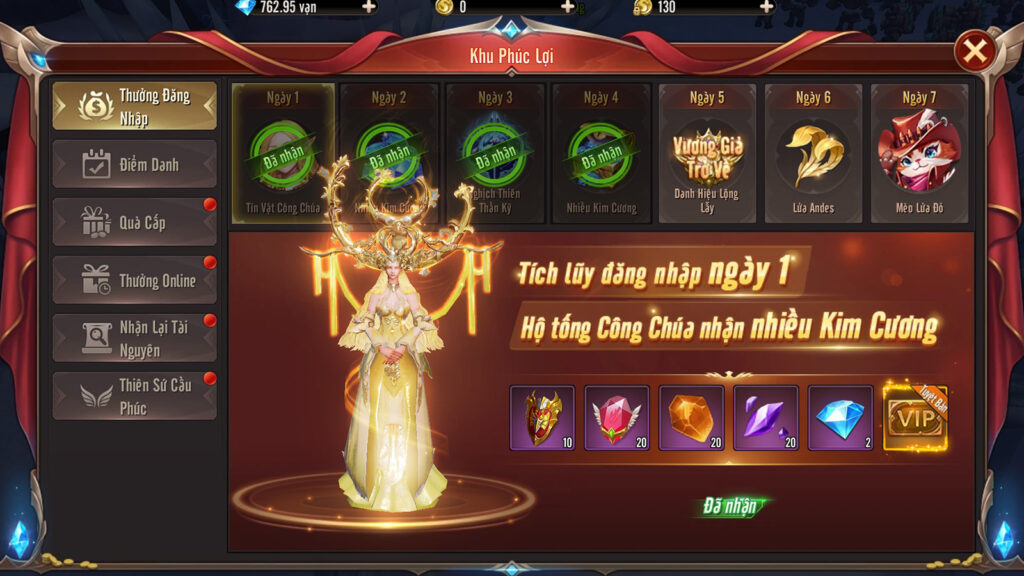The height and width of the screenshot is (576, 1024).
Task: Open the Thưởng Online tab
Action: [134, 280]
